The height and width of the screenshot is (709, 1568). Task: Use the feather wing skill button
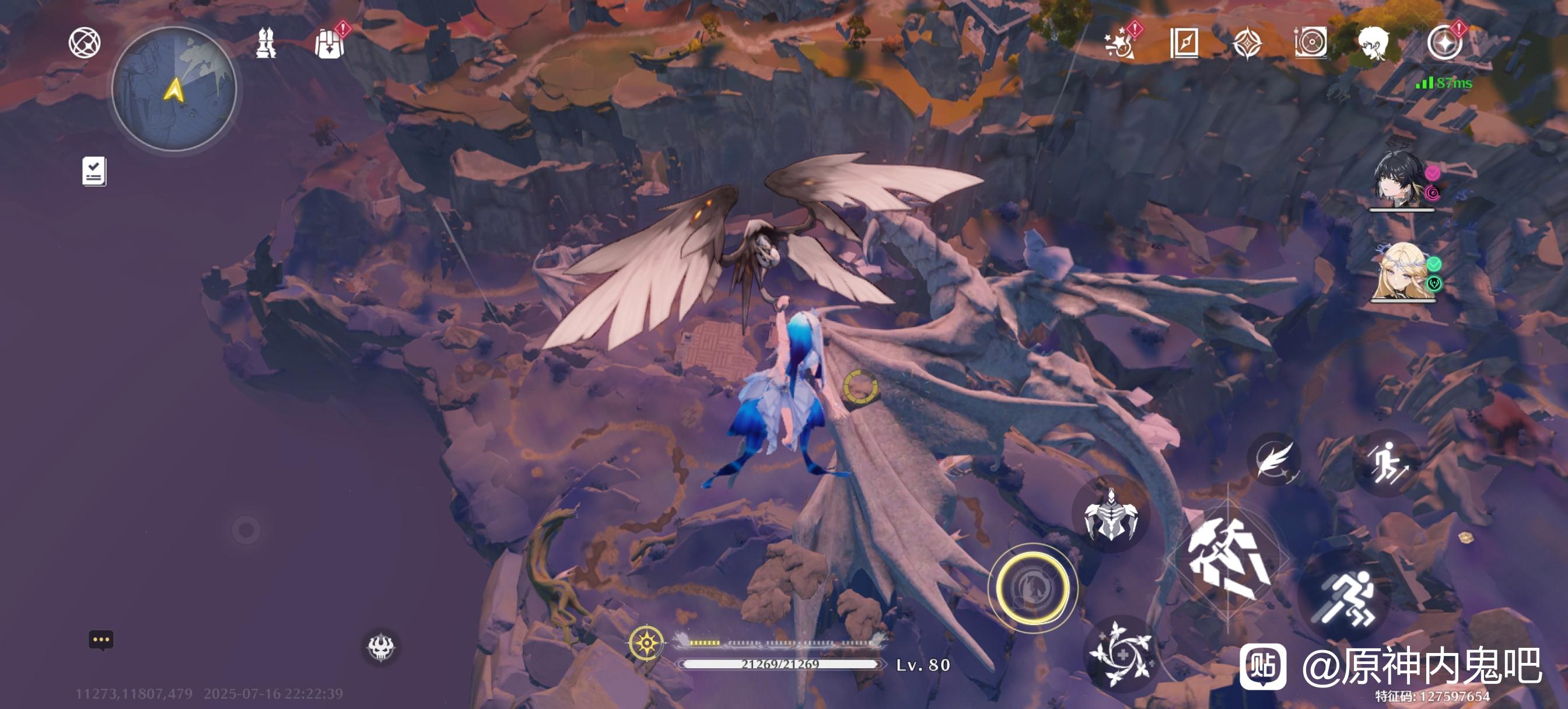pyautogui.click(x=1273, y=459)
